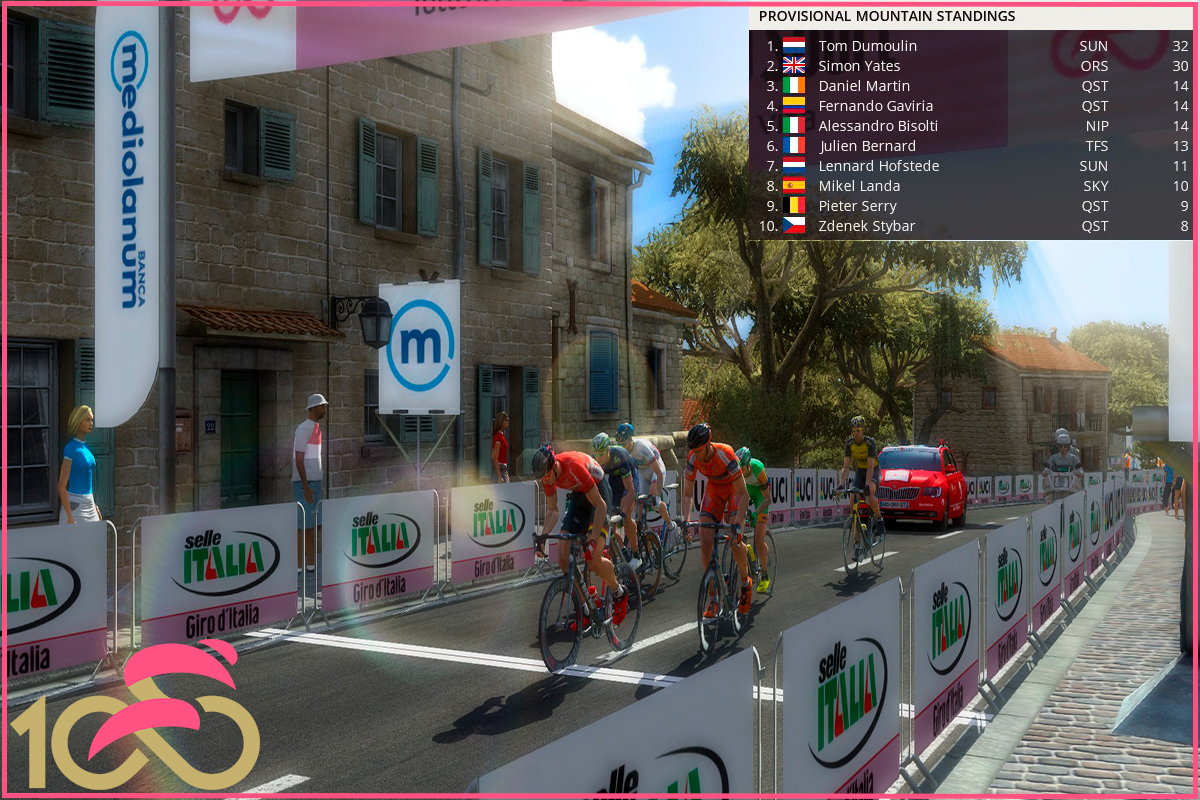The height and width of the screenshot is (800, 1200).
Task: Select the Julien Bernard entry
Action: (867, 146)
